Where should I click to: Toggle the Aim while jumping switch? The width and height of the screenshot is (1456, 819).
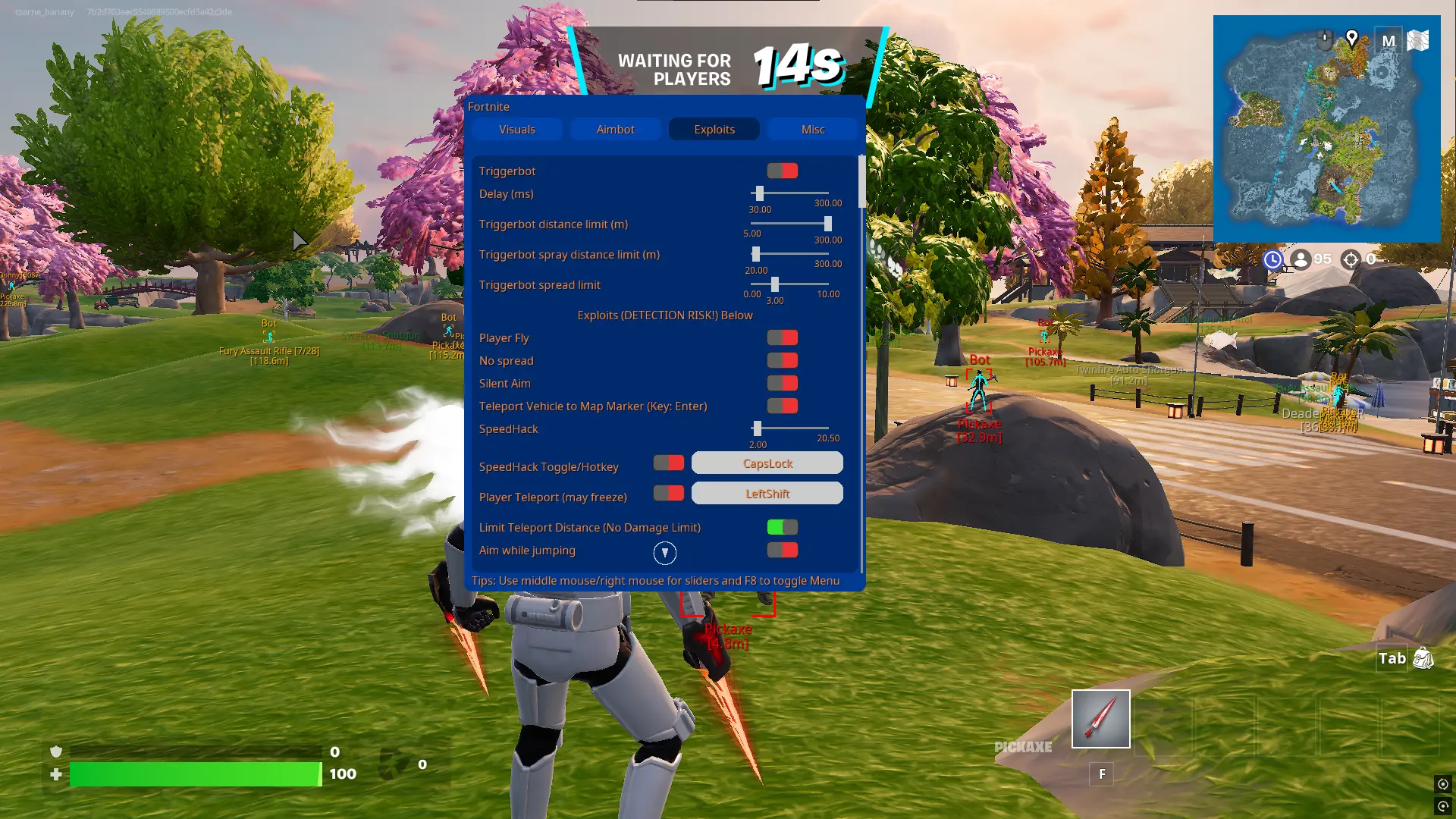782,551
